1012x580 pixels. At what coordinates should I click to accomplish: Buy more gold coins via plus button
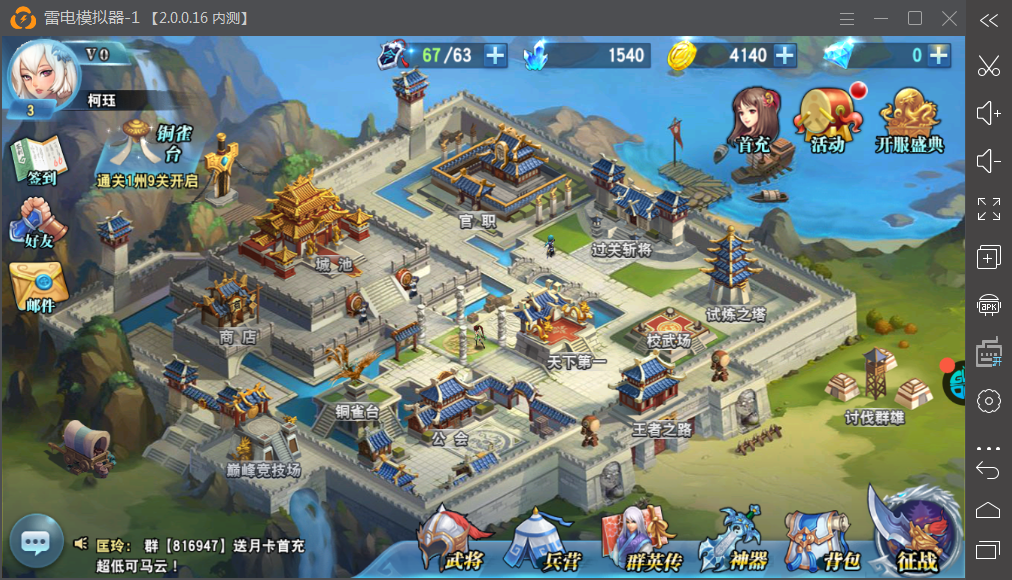coord(785,55)
